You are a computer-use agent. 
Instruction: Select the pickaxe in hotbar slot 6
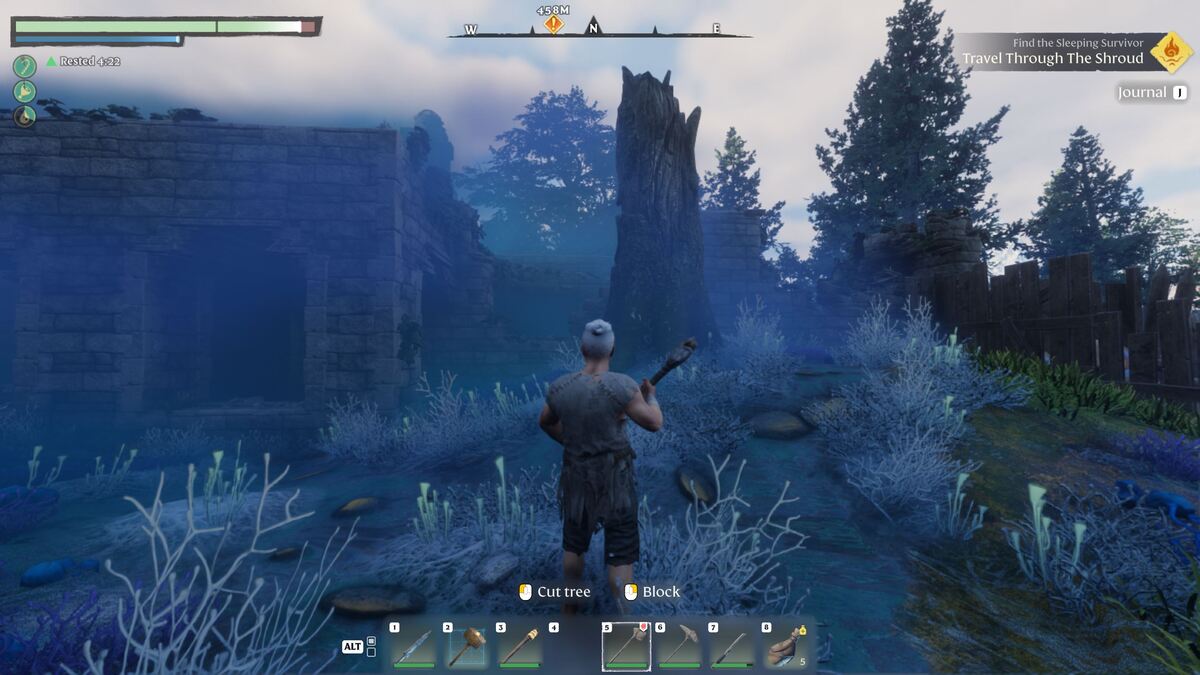680,646
